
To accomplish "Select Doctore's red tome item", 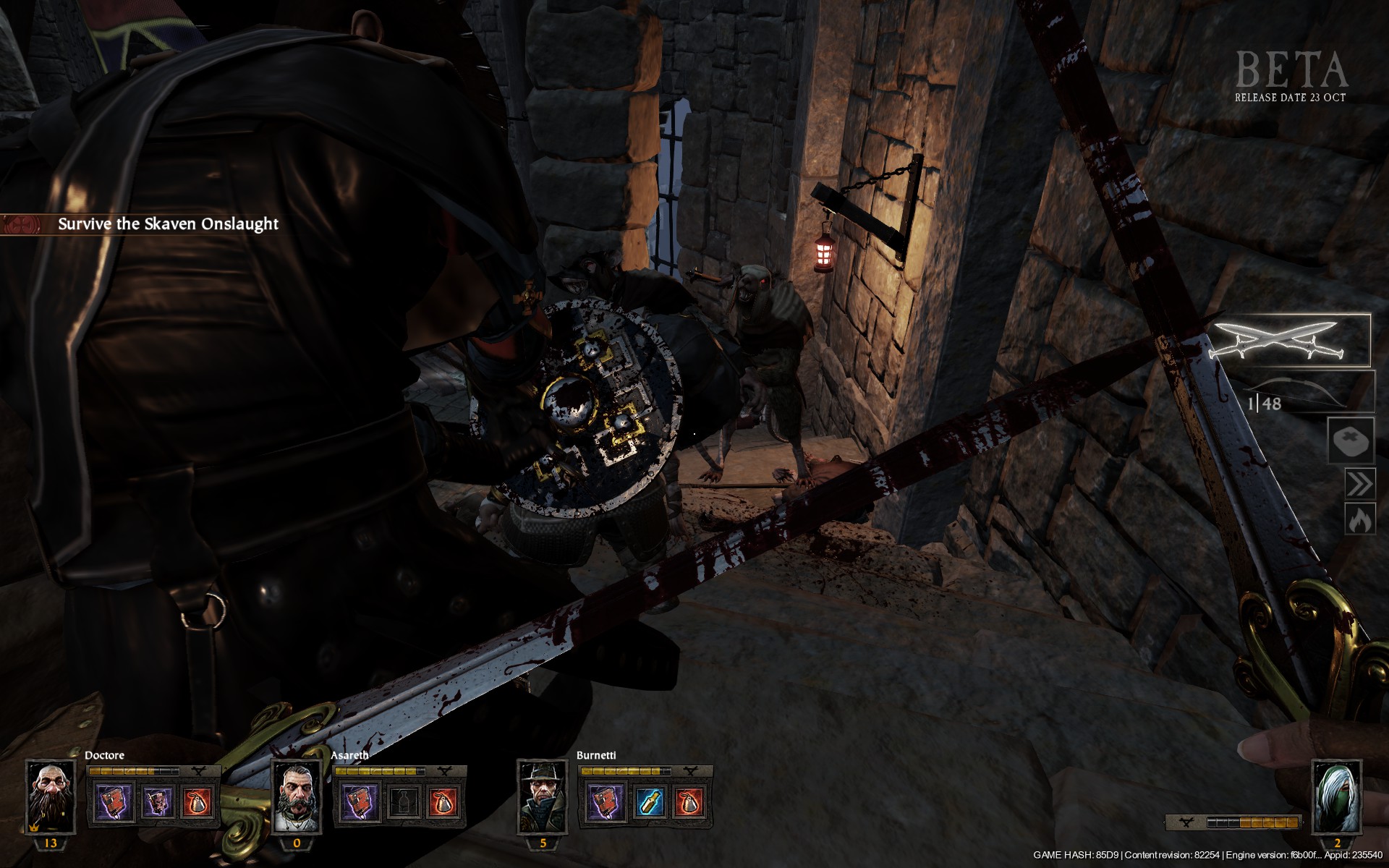I will point(115,802).
